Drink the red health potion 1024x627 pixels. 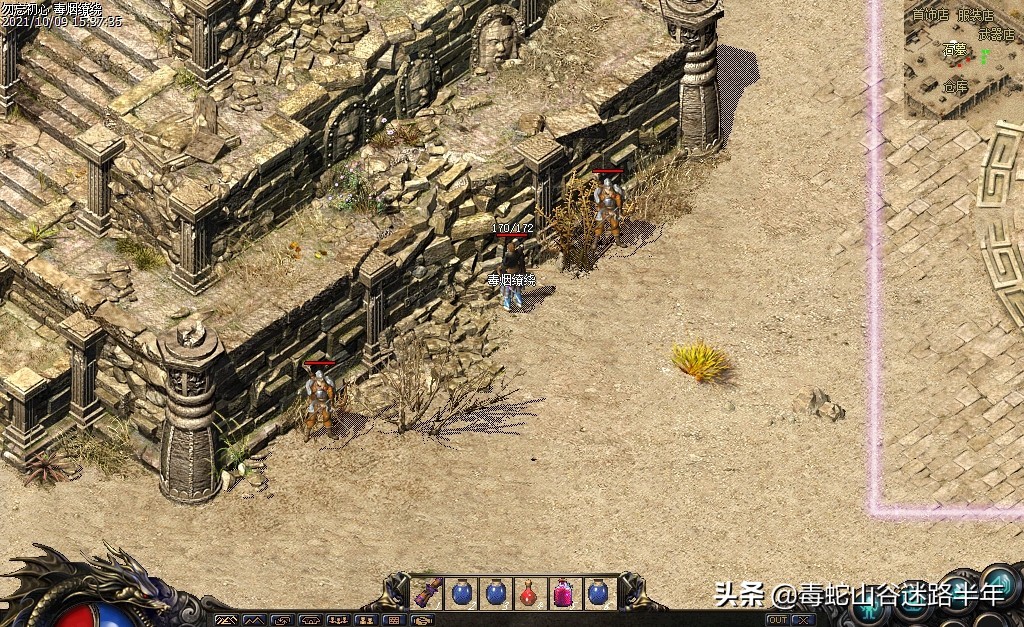point(529,593)
